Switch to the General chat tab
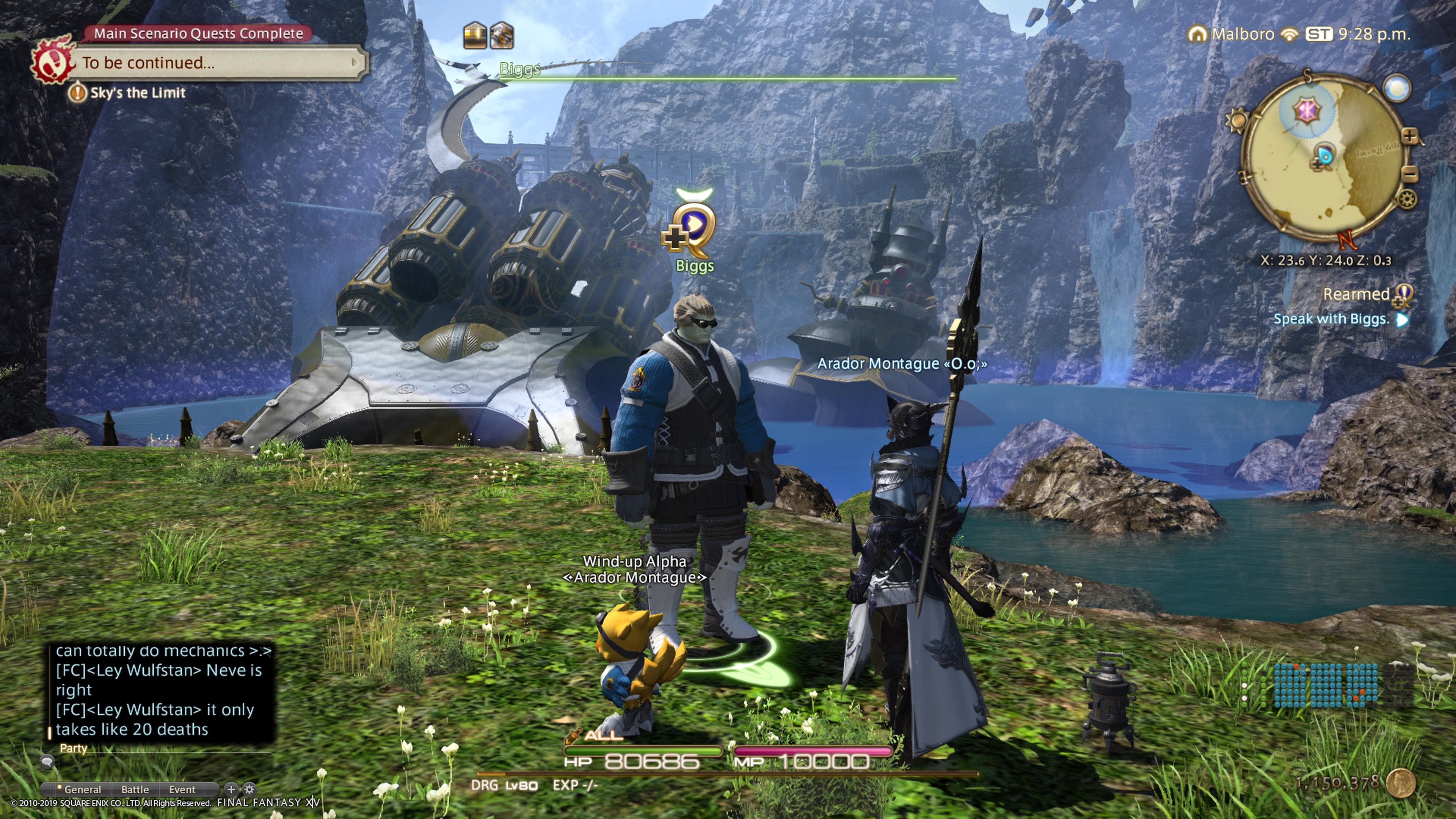Screen dimensions: 1456x819 click(x=82, y=789)
